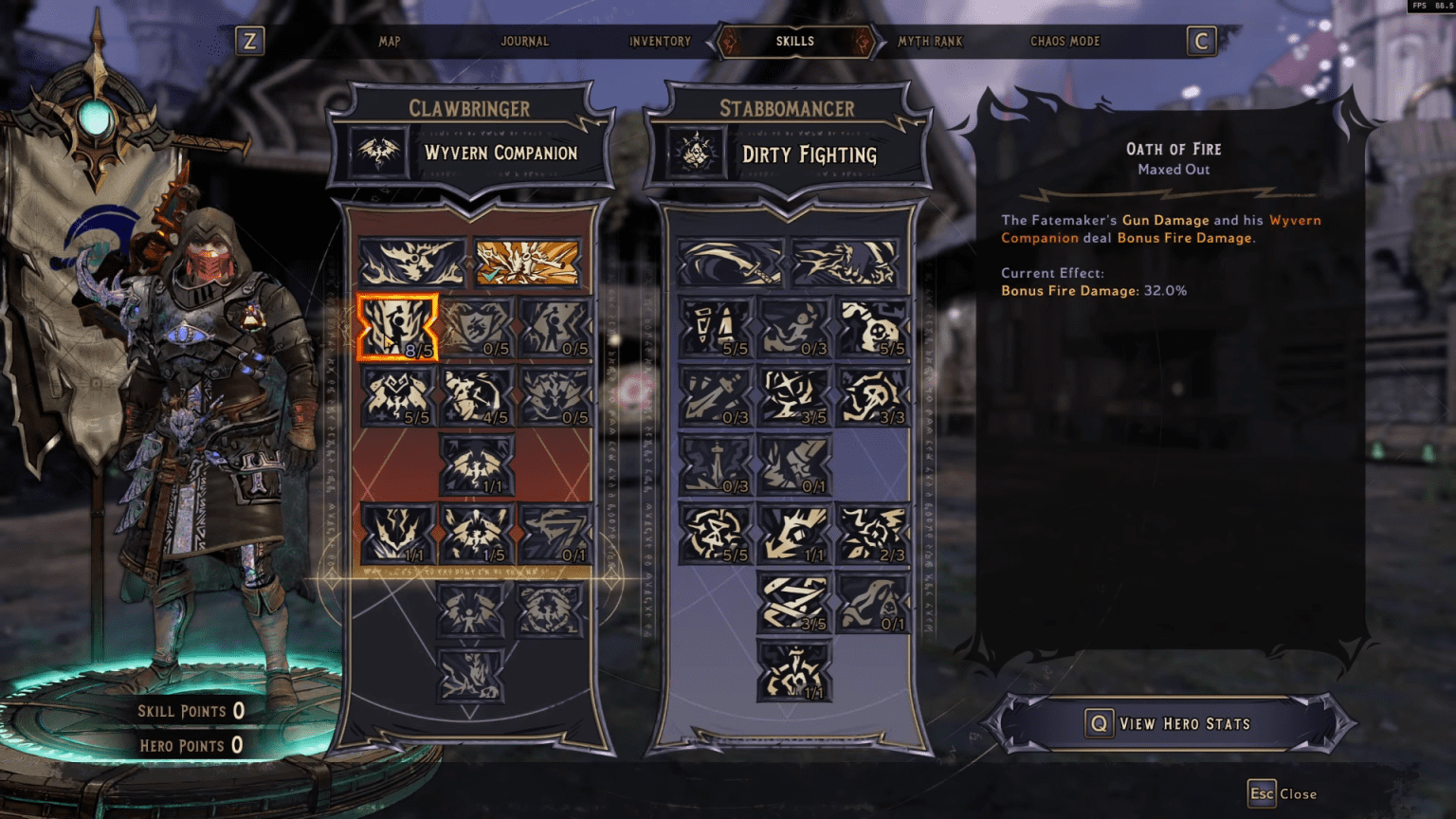Click the 3/5 blades skill above the Stabbomancer capstone

[794, 603]
